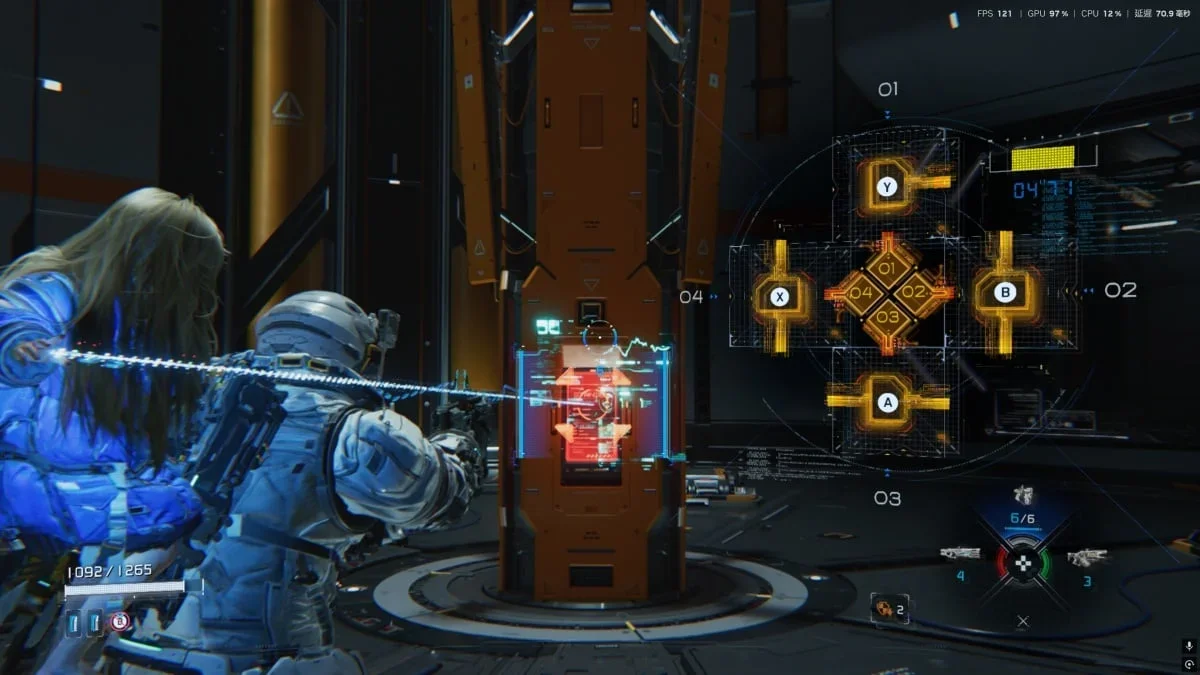The height and width of the screenshot is (675, 1200).
Task: Select the center diamond tile labeled 02
Action: click(x=914, y=293)
